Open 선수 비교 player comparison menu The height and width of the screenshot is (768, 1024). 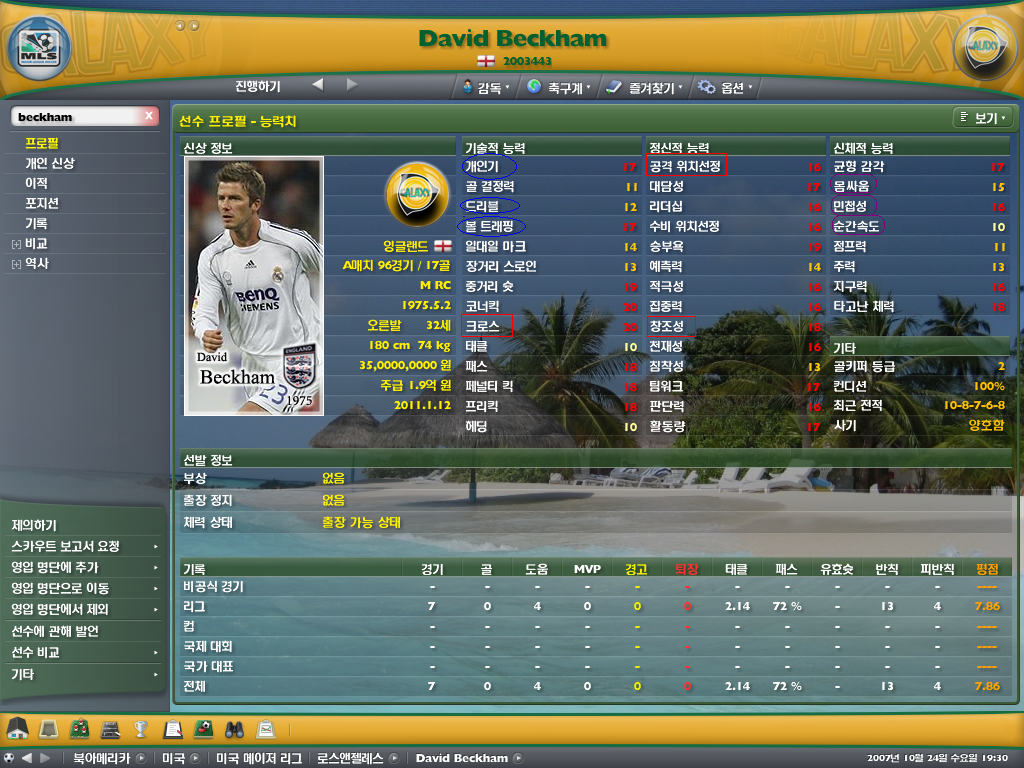(36, 652)
